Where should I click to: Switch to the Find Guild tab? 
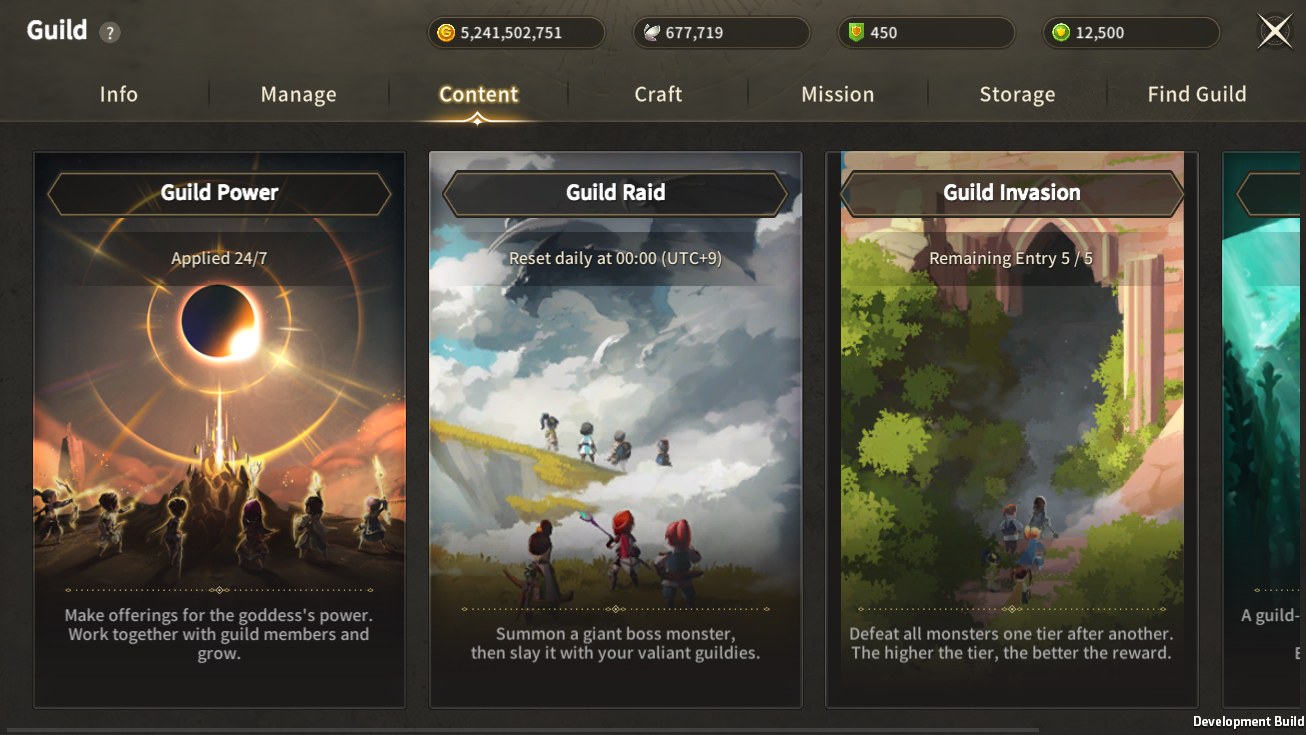1196,94
